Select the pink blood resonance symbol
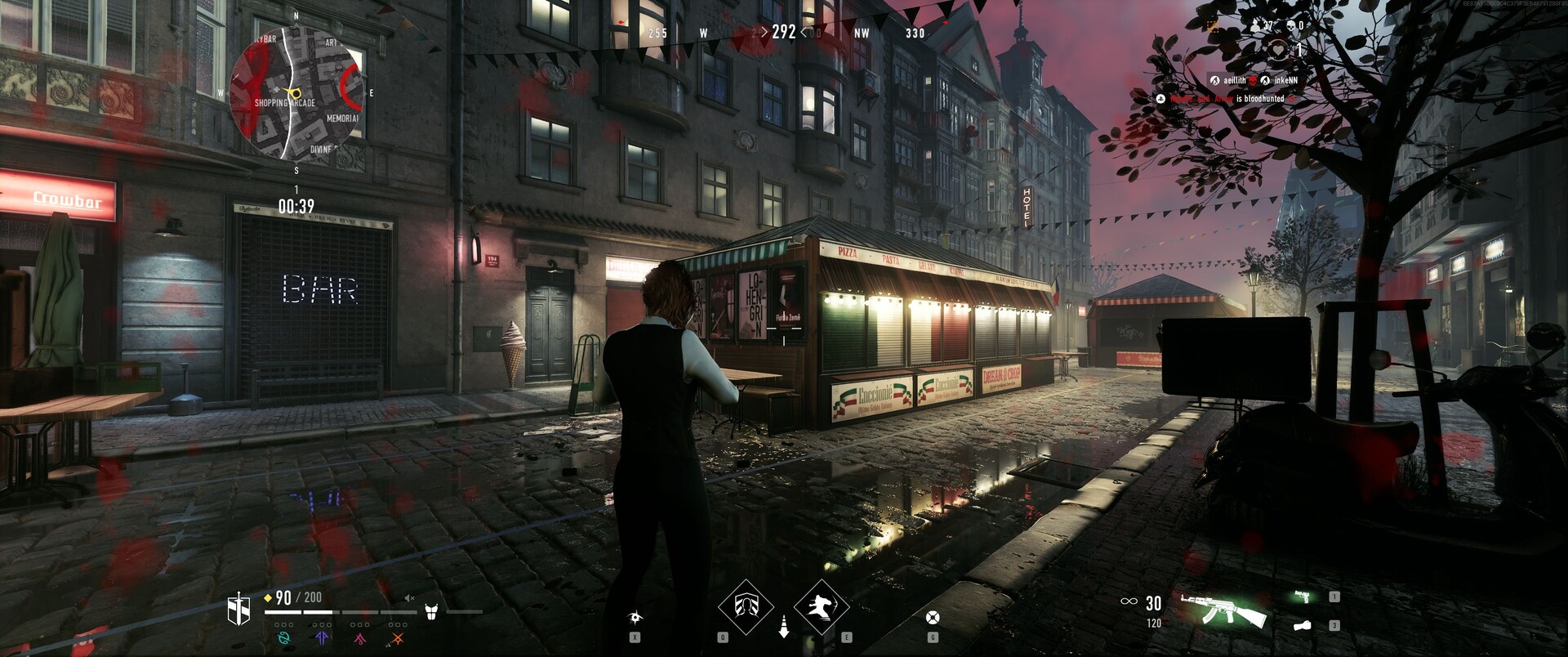 point(359,637)
